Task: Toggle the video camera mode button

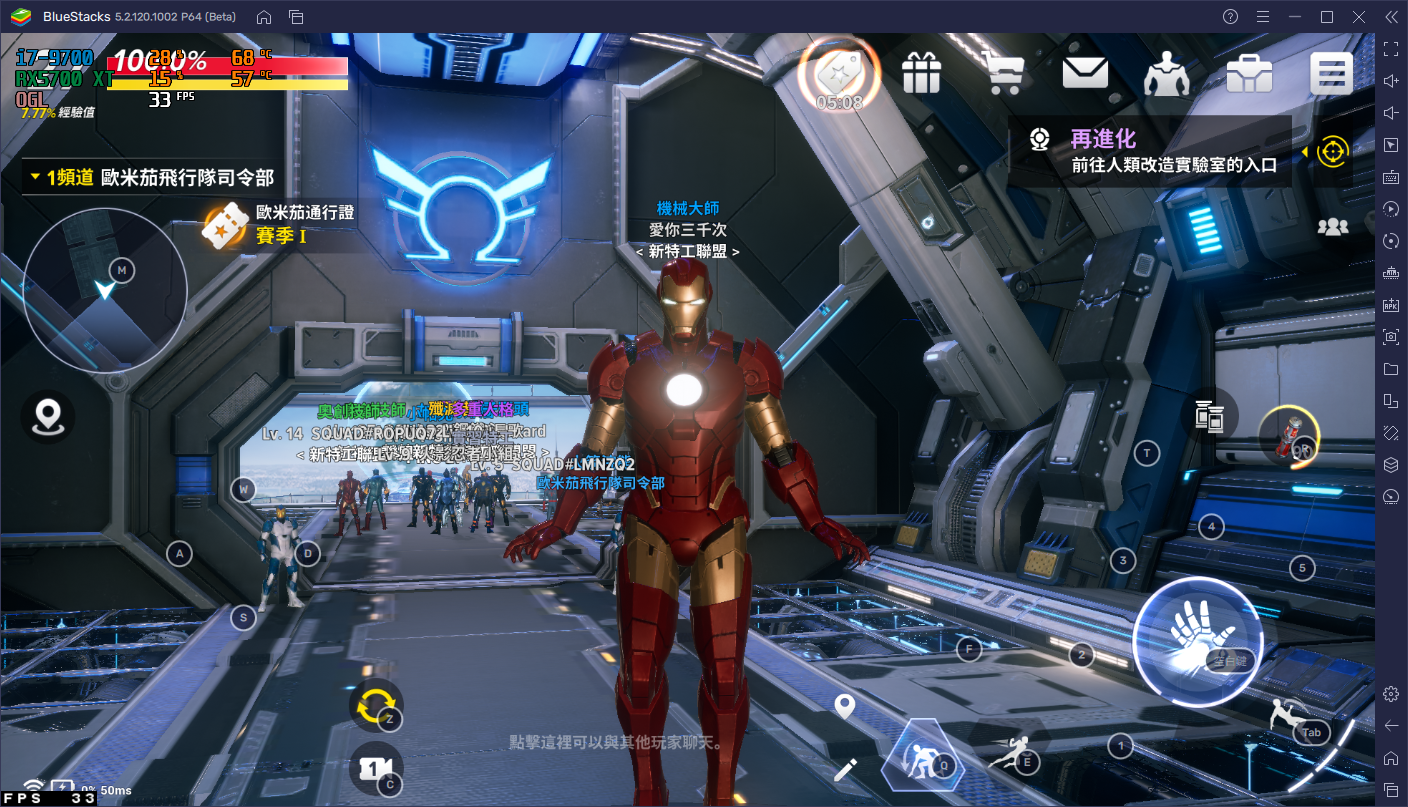Action: click(374, 768)
